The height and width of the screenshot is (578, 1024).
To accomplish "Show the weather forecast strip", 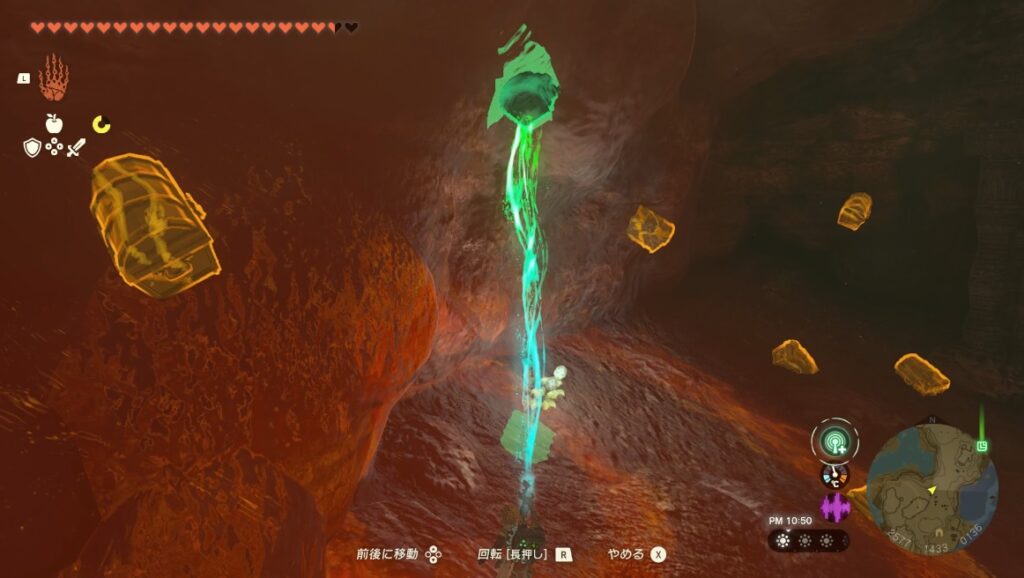I will coord(808,540).
